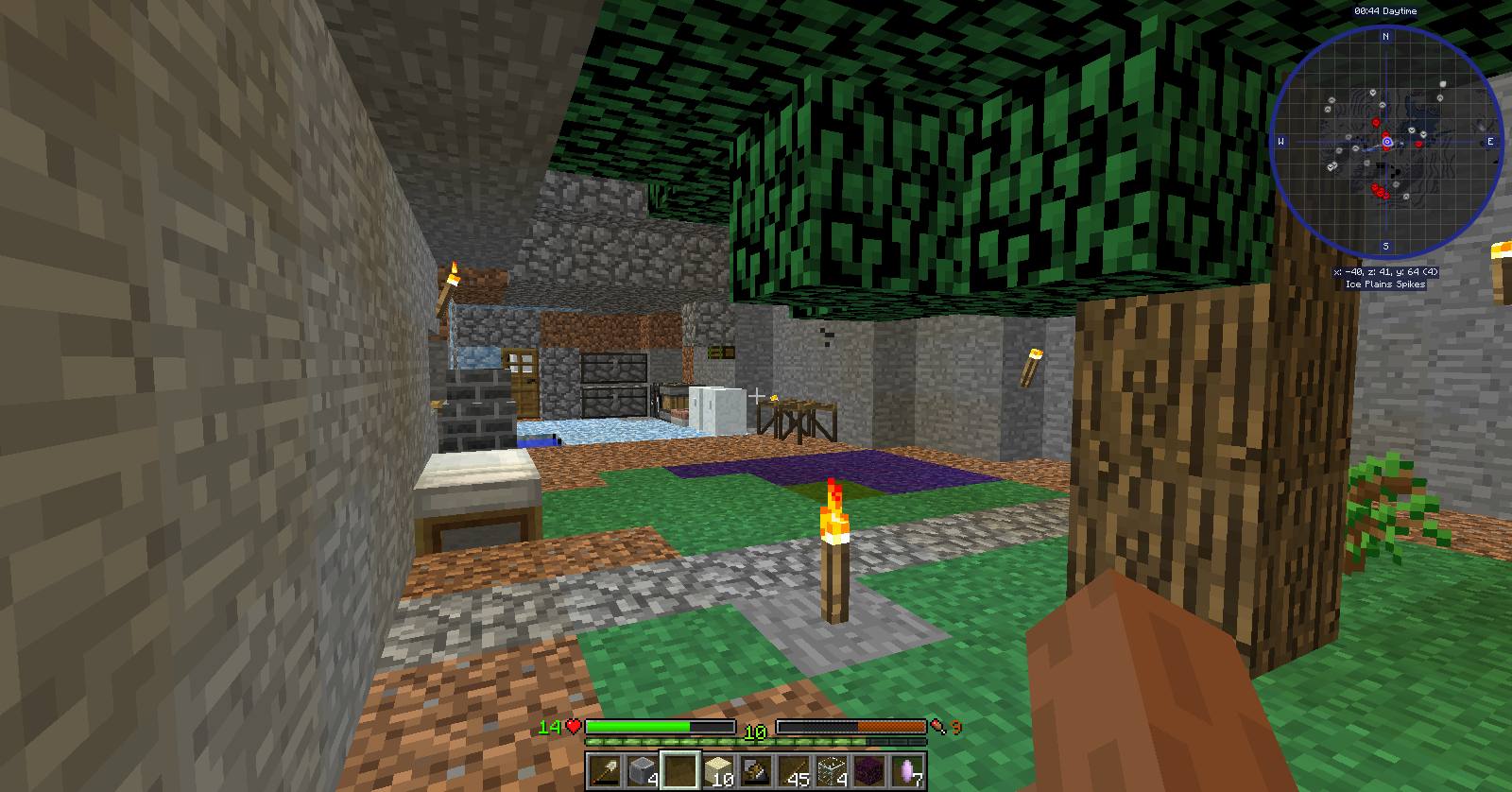Image resolution: width=1512 pixels, height=792 pixels.
Task: Click the Ice Plains Spikes biome label
Action: [1384, 284]
